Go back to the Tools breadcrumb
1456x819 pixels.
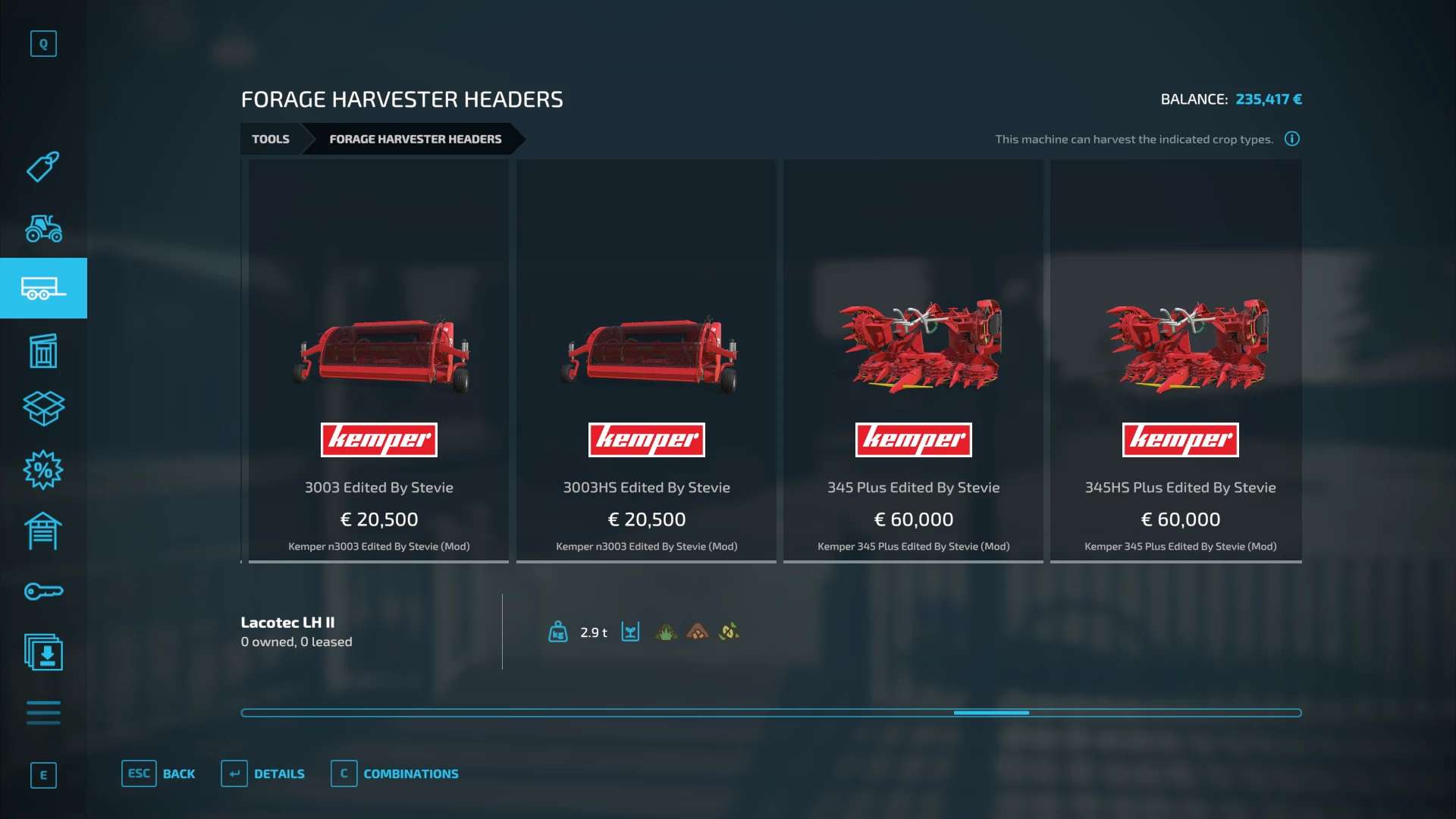[271, 139]
